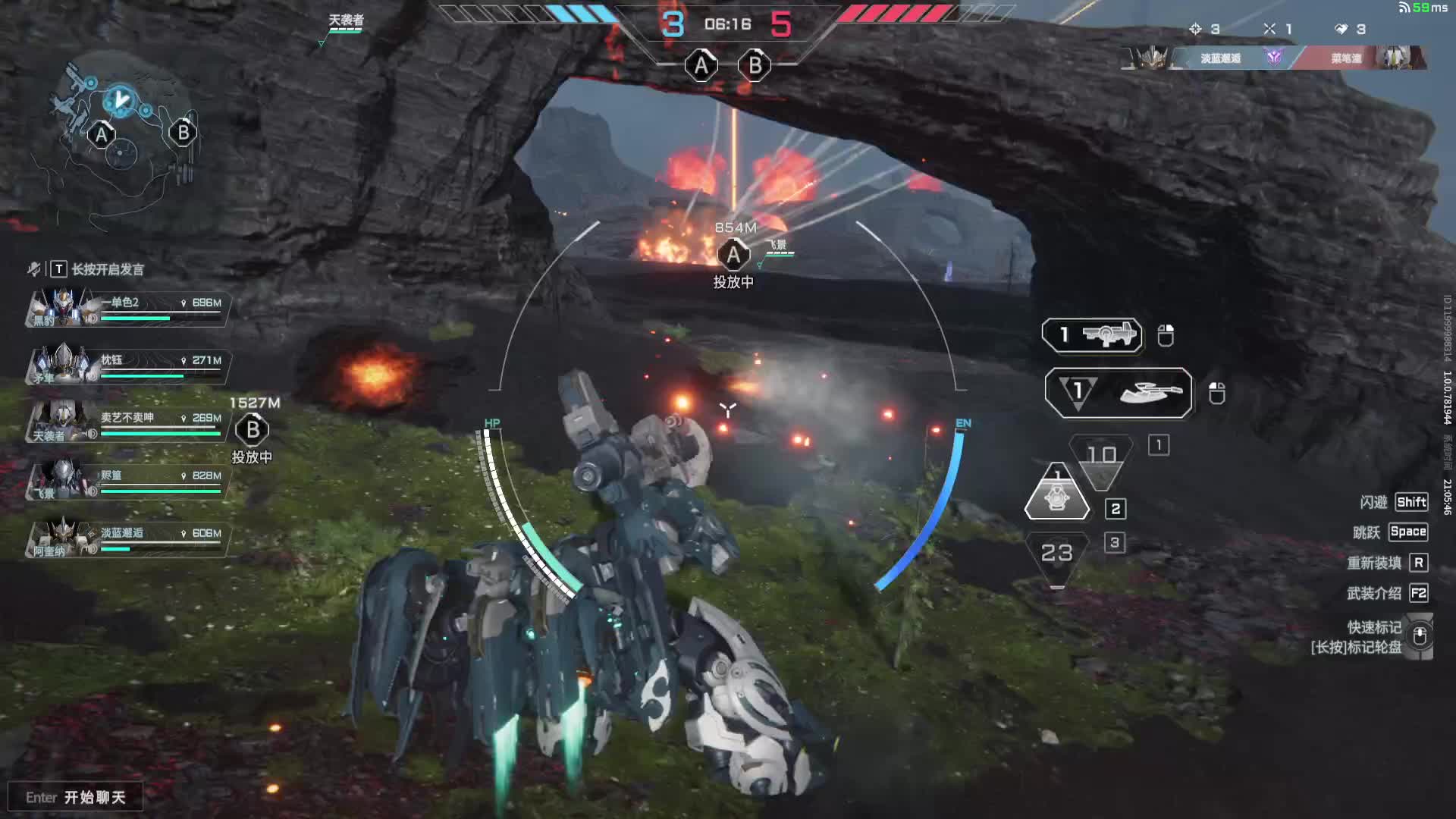Image resolution: width=1456 pixels, height=819 pixels.
Task: Select point A on the minimap
Action: coord(102,136)
